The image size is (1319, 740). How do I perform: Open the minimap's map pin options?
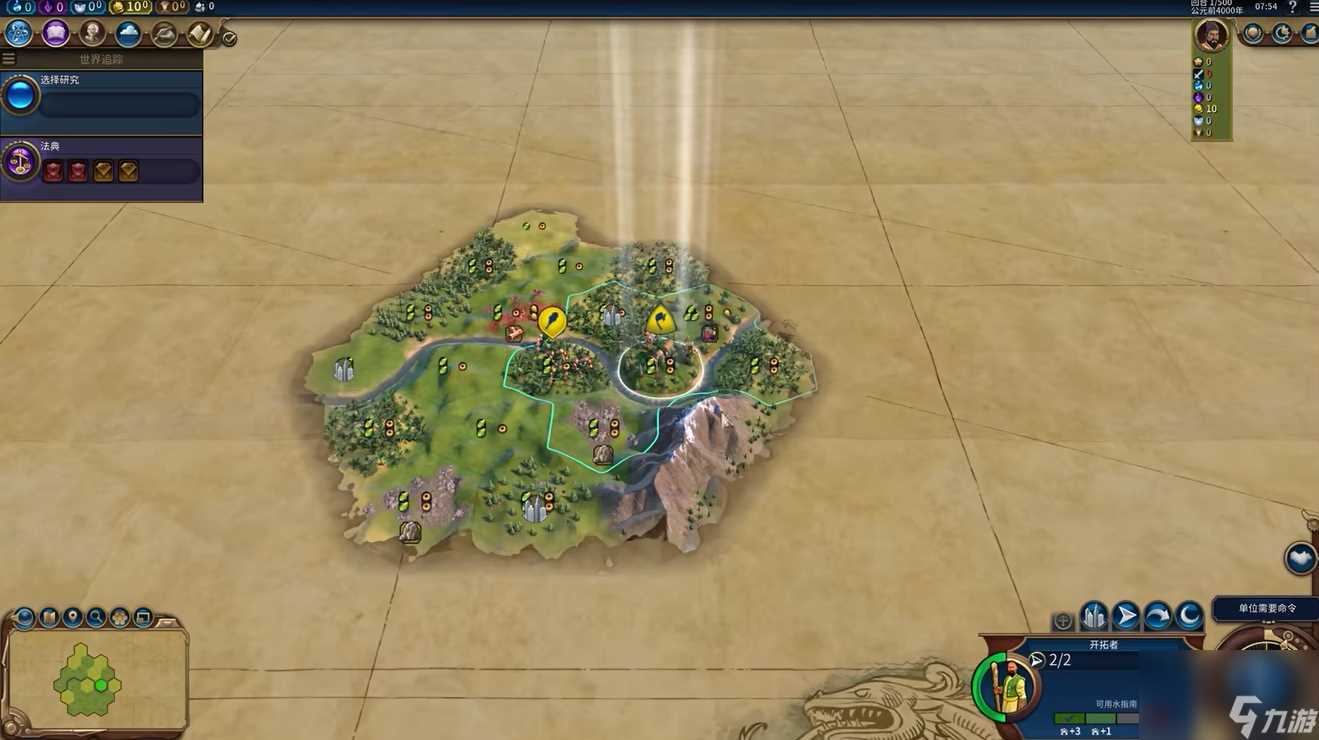(x=72, y=617)
